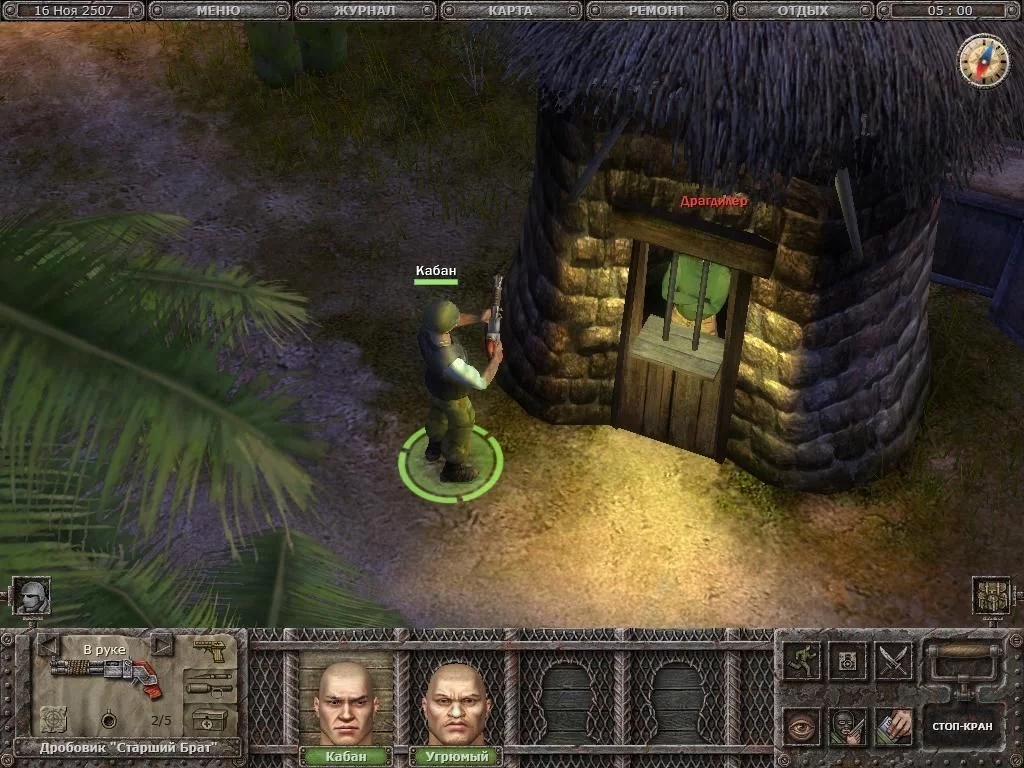
Task: Select the pistol weapon slot
Action: tap(210, 650)
